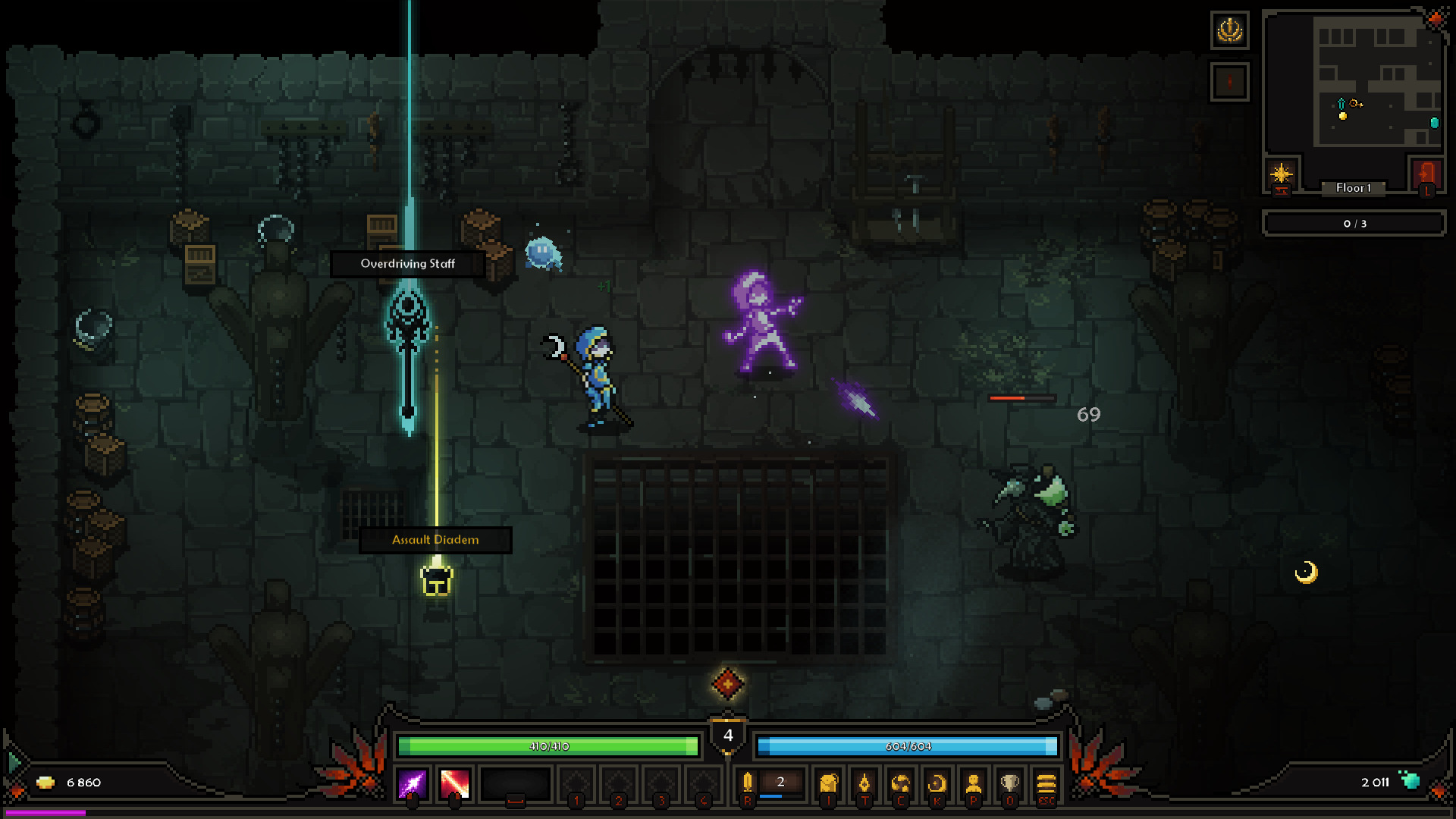Open the talents panel via the T icon
The image size is (1456, 819).
865,786
